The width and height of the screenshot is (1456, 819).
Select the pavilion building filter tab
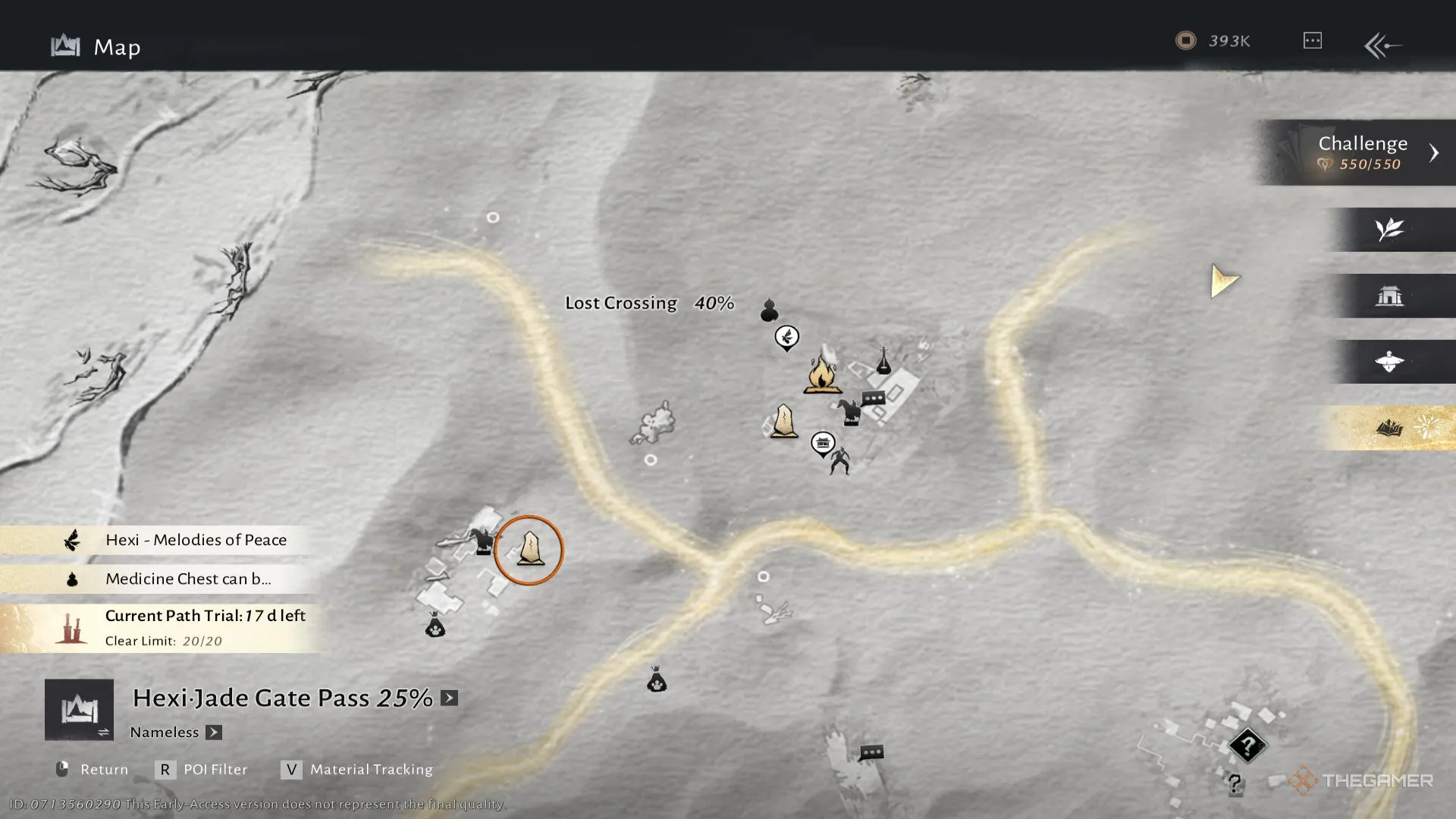tap(1389, 296)
